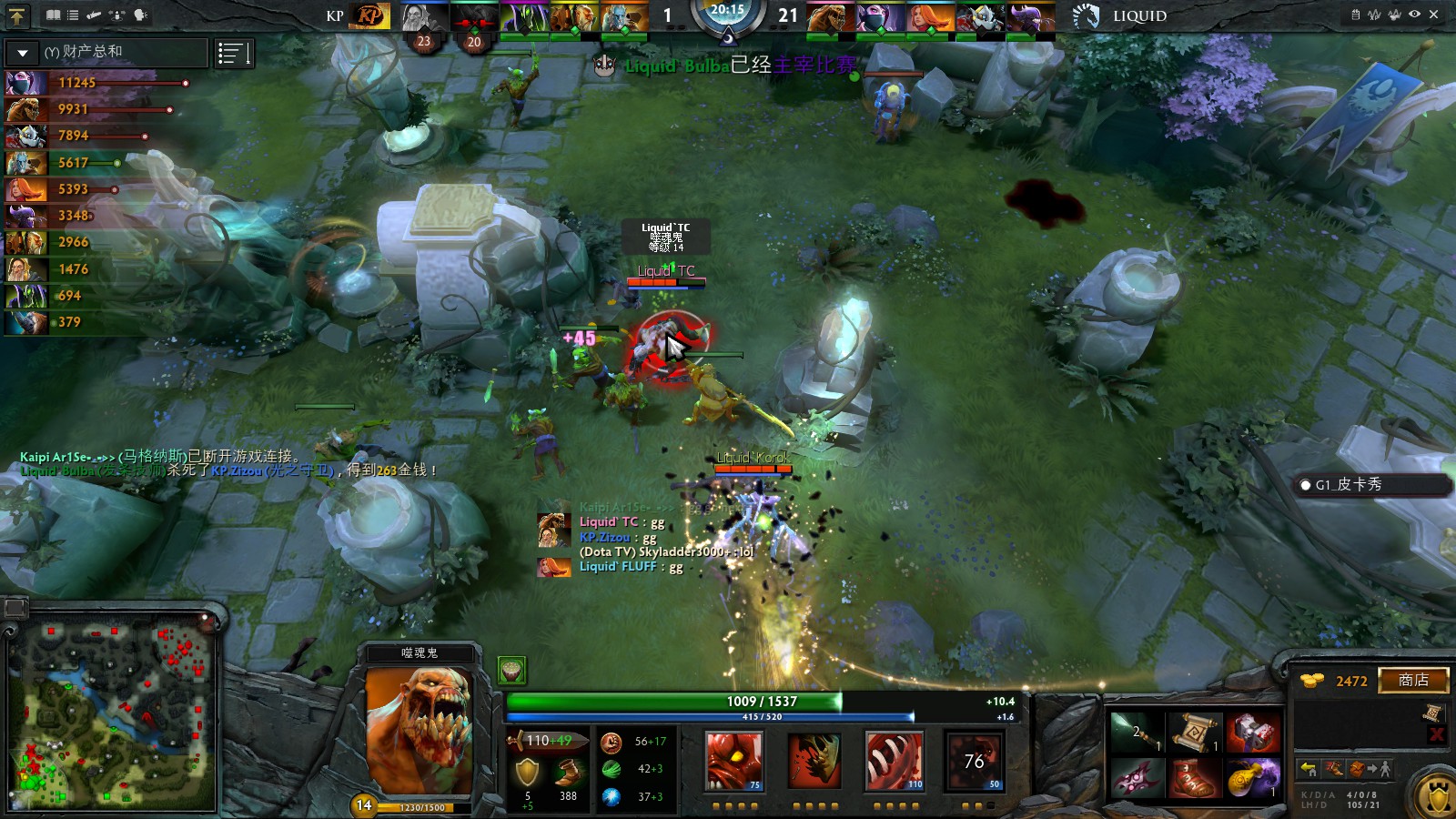Click the upward arrow button in top-left corner
This screenshot has height=819, width=1456.
17,15
